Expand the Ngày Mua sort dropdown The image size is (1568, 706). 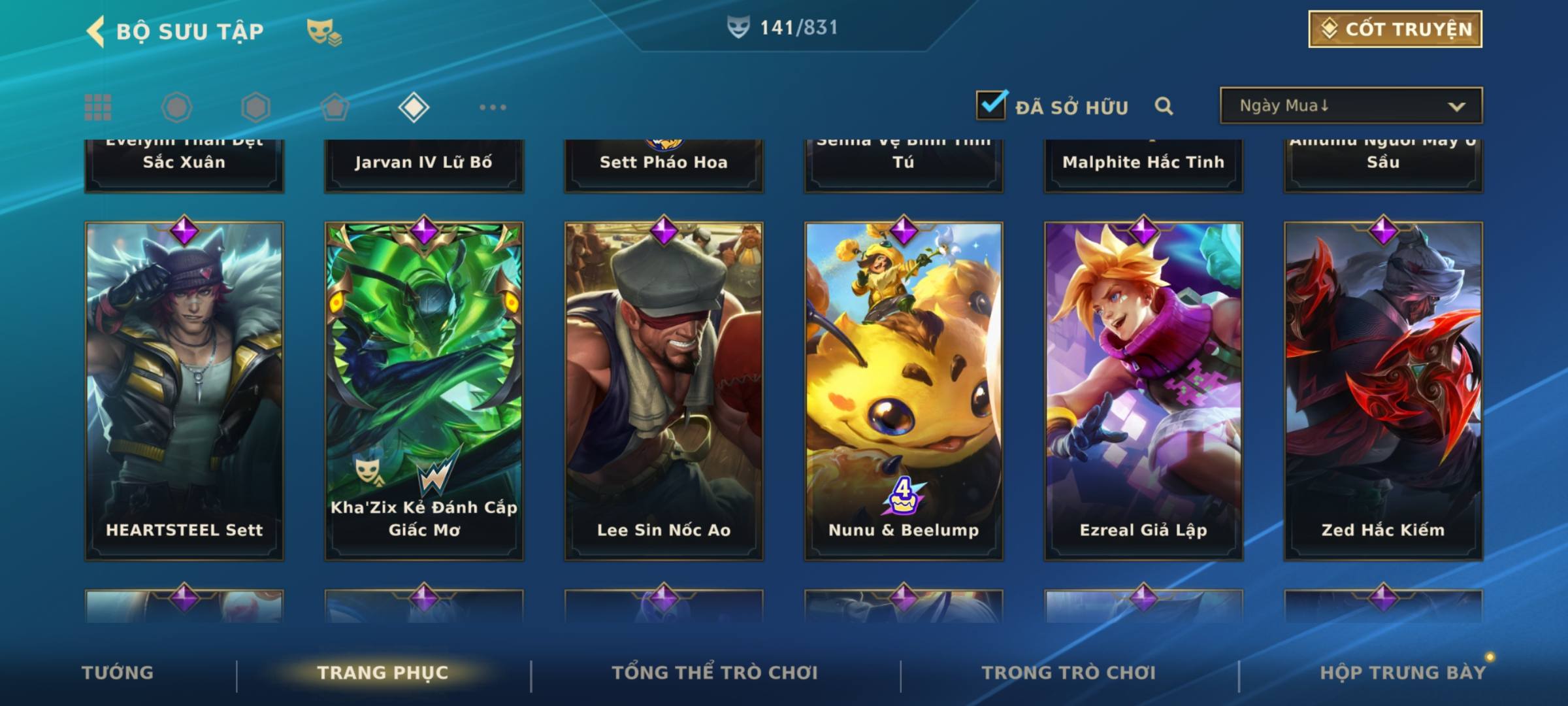[1350, 106]
